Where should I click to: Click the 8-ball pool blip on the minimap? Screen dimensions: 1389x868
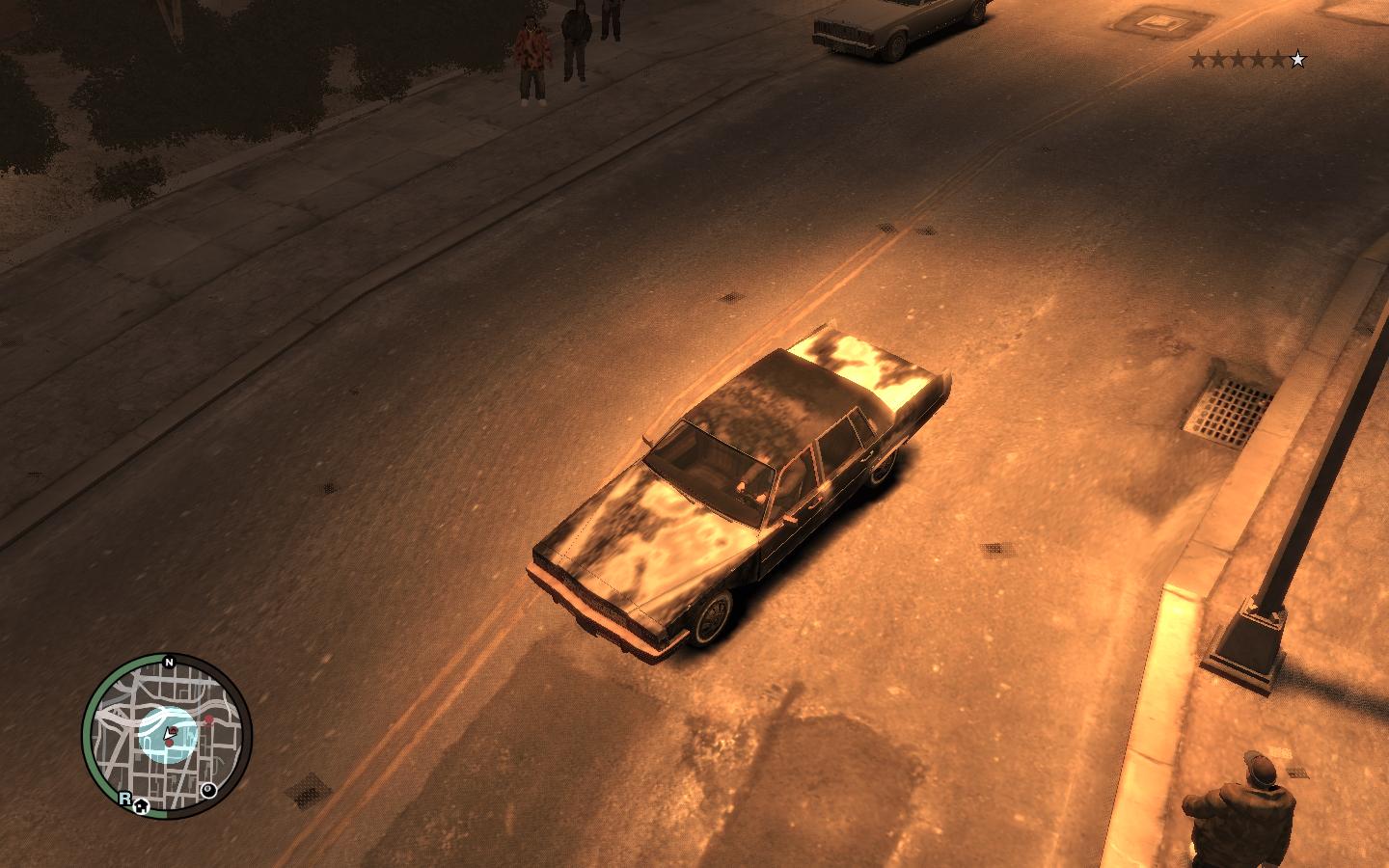(x=208, y=791)
